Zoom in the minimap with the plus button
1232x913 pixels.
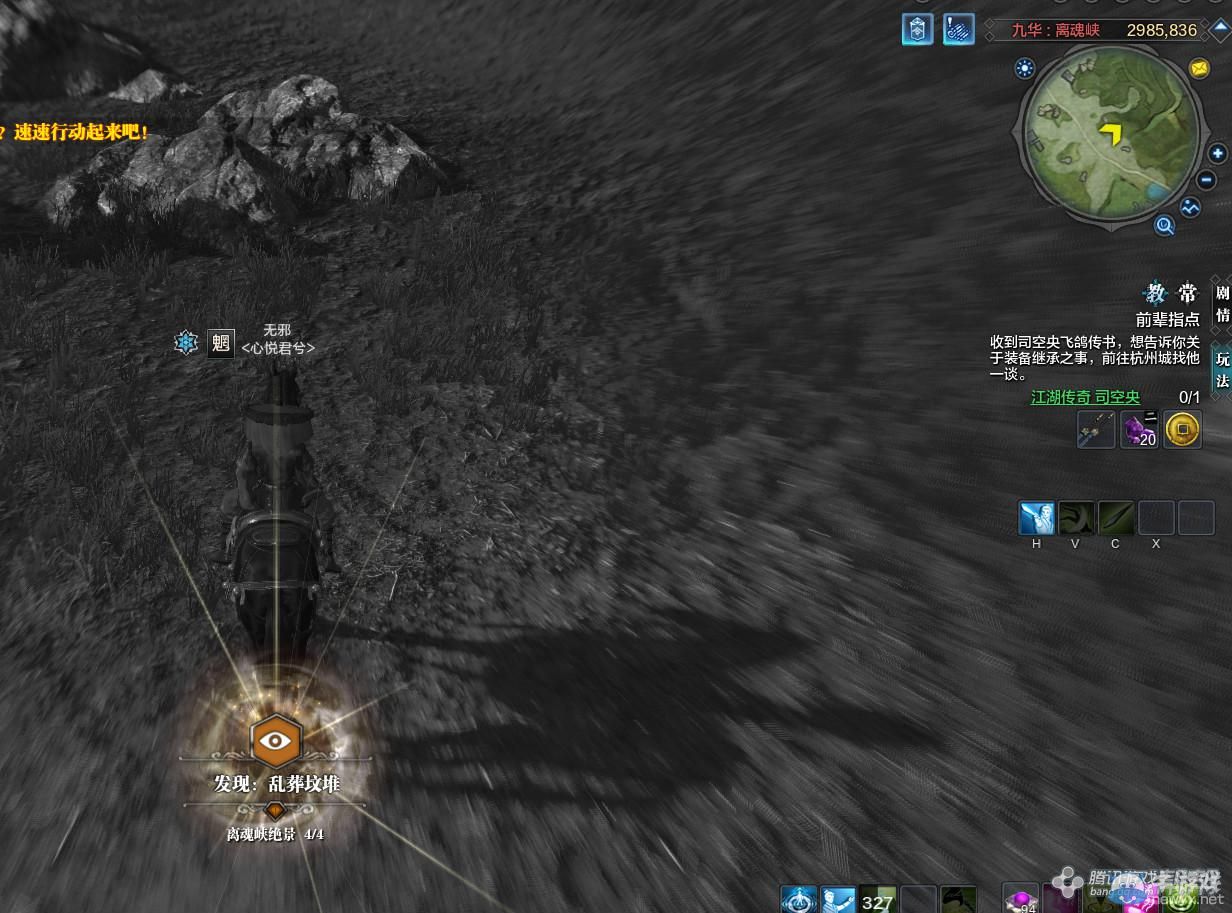tap(1217, 154)
